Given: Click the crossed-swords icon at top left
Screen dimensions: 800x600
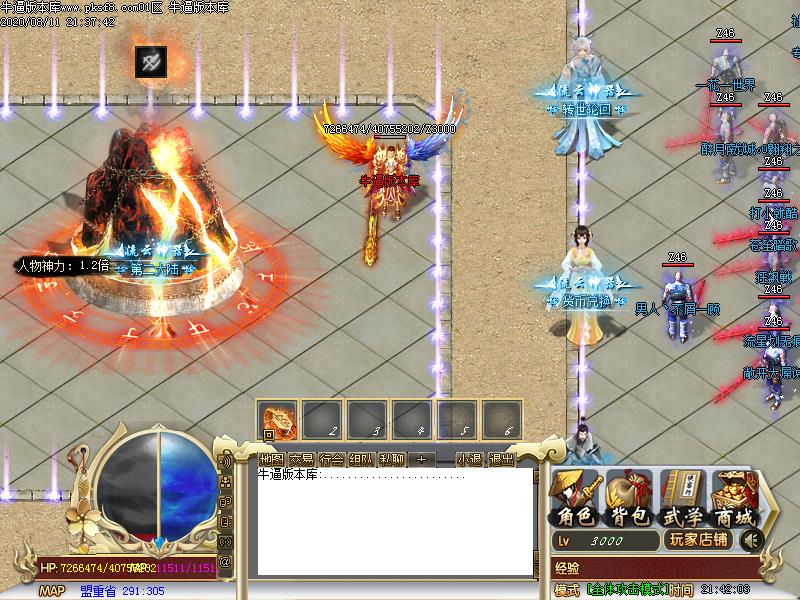Looking at the screenshot, I should 151,62.
